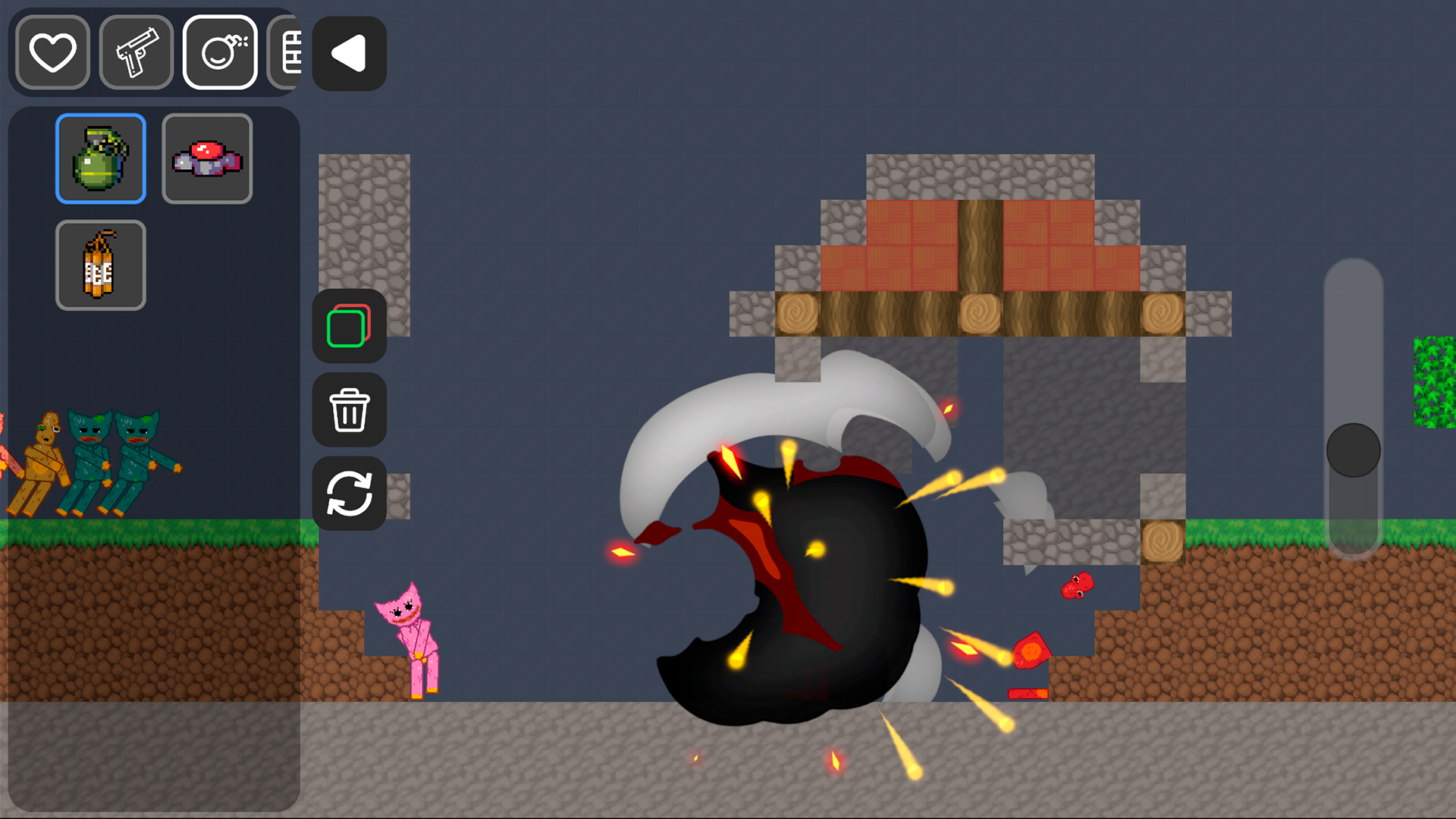Toggle the bomb category highlight off
The width and height of the screenshot is (1456, 819).
pos(220,53)
